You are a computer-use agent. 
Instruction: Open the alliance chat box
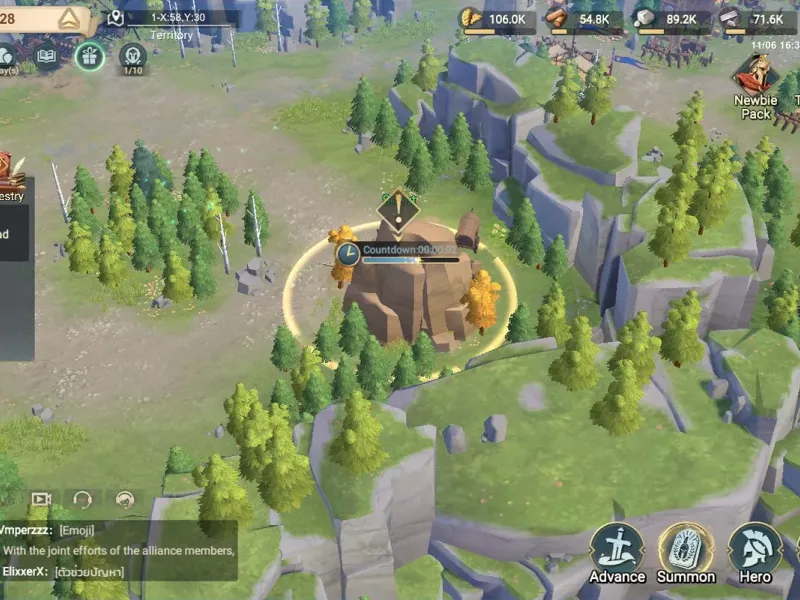pyautogui.click(x=120, y=550)
